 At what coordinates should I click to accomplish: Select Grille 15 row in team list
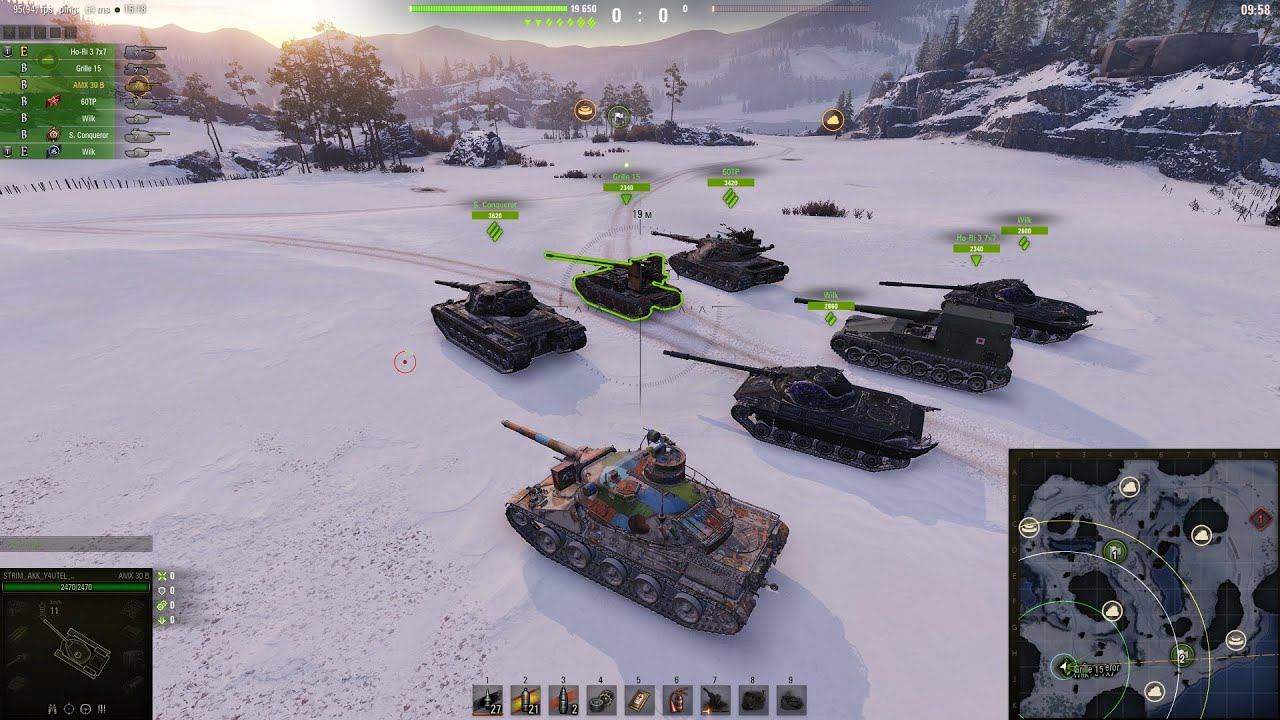coord(88,67)
